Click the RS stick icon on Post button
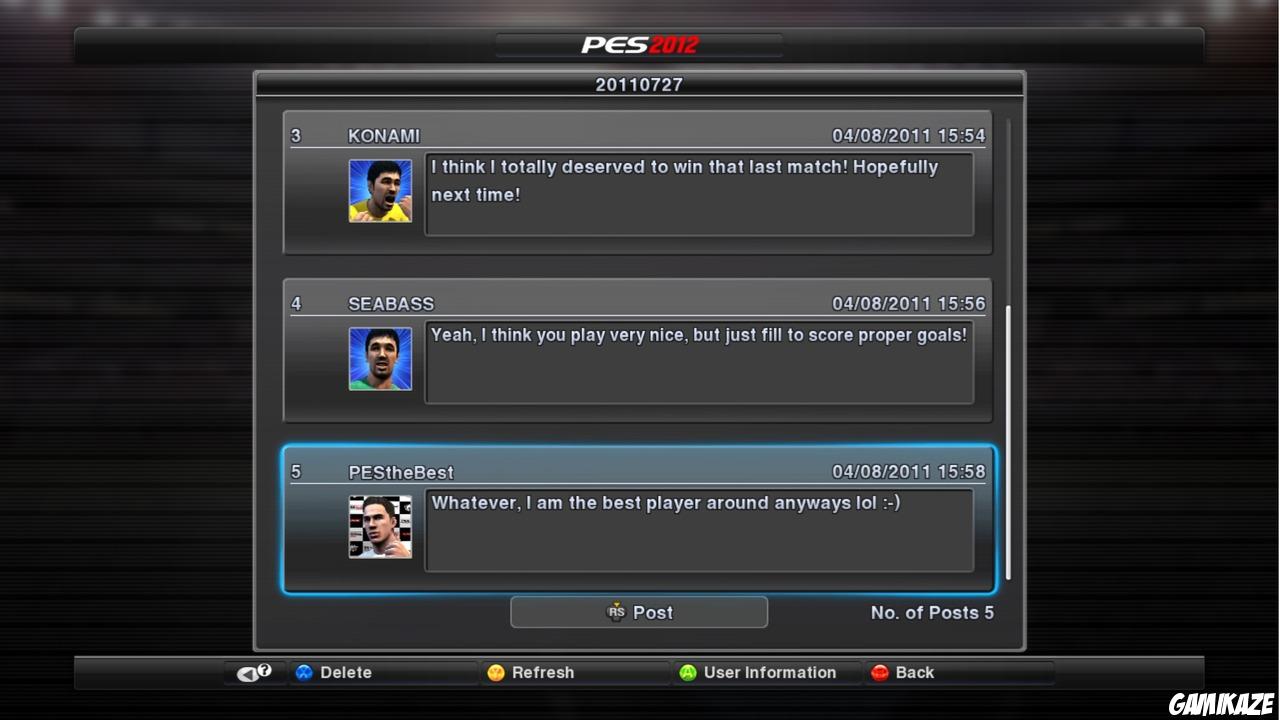This screenshot has height=720, width=1280. [618, 612]
